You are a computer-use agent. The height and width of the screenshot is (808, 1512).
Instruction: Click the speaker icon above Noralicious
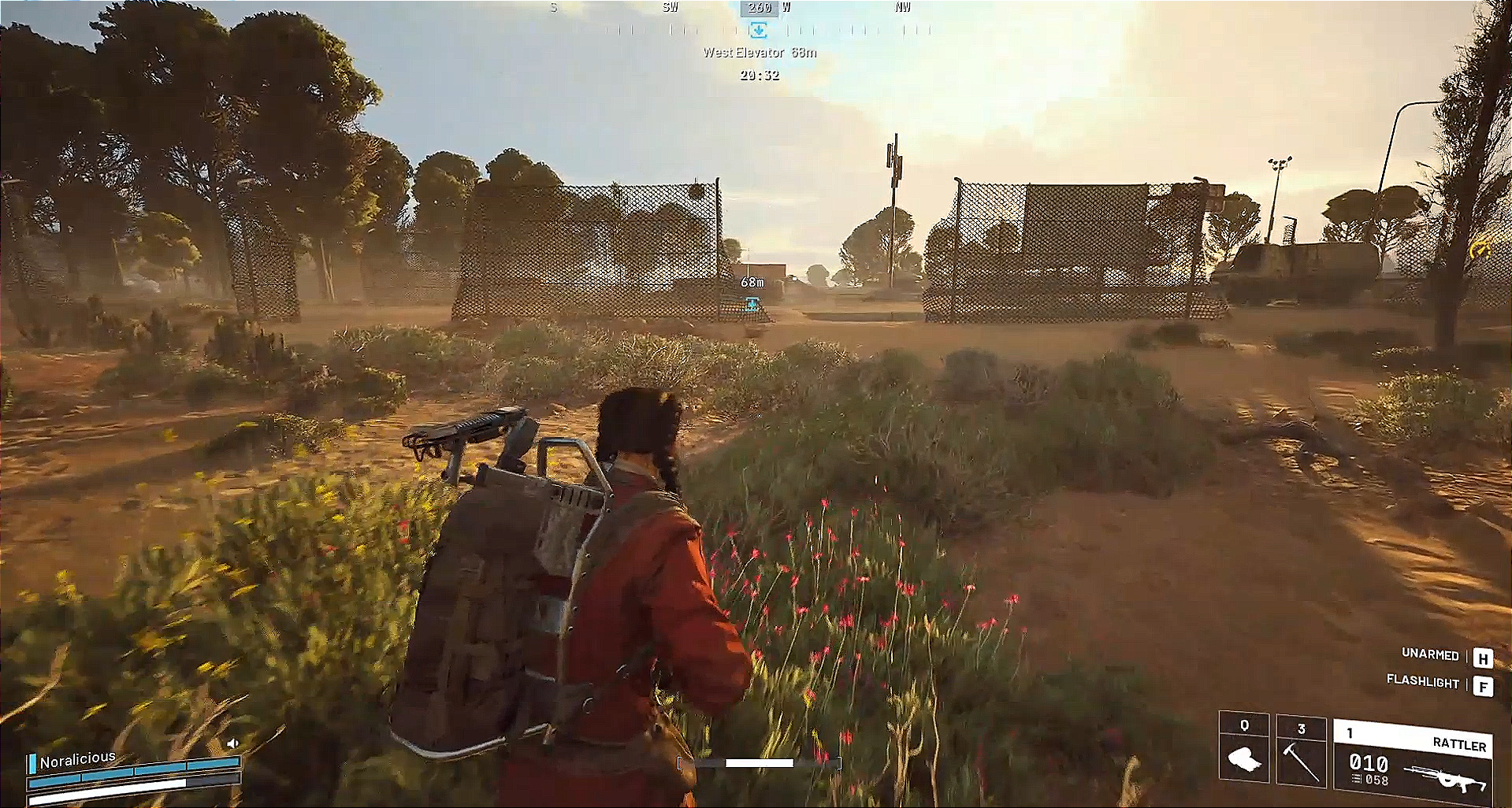click(x=234, y=742)
